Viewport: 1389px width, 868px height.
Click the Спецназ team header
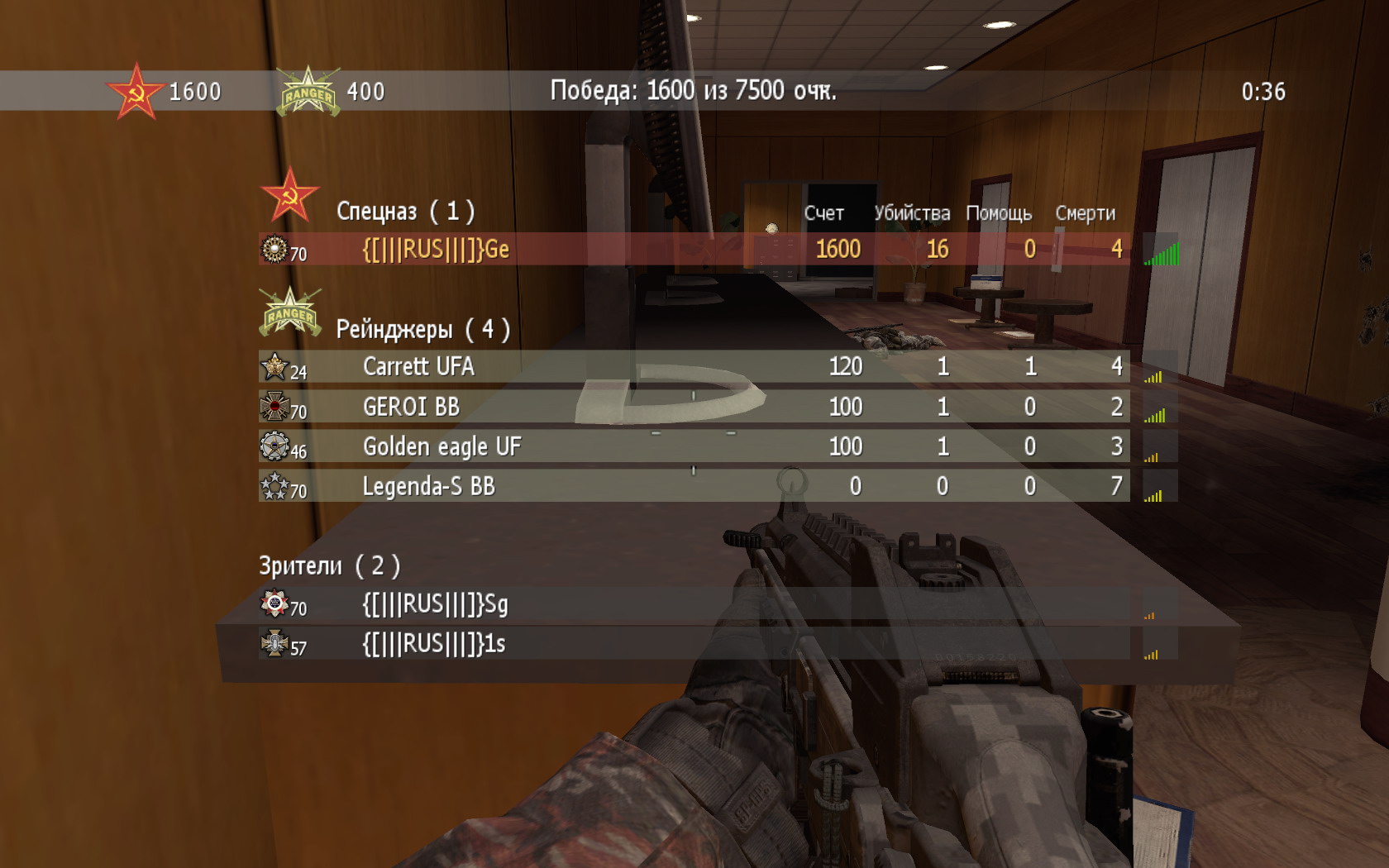click(404, 212)
